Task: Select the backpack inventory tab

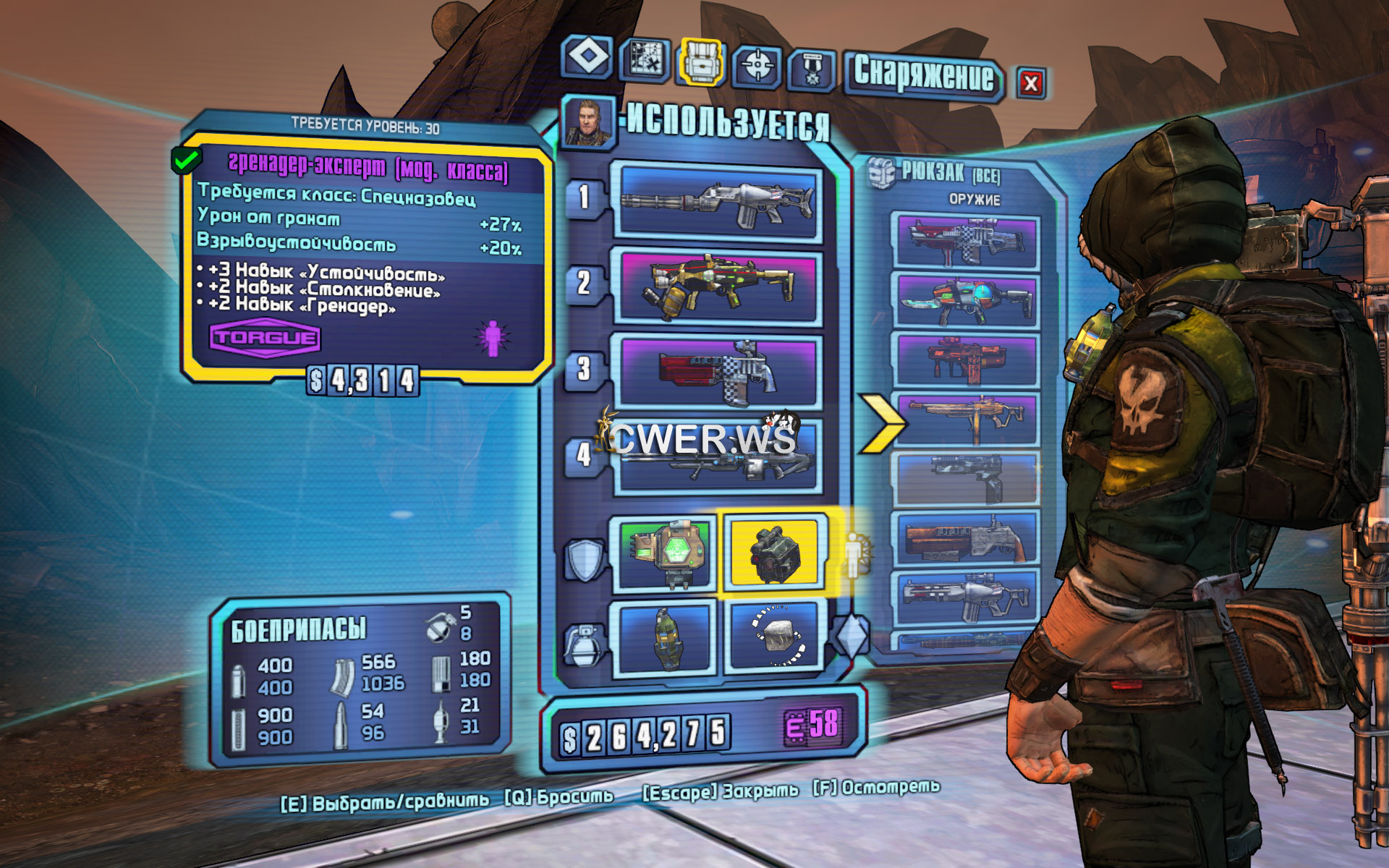Action: (x=701, y=61)
